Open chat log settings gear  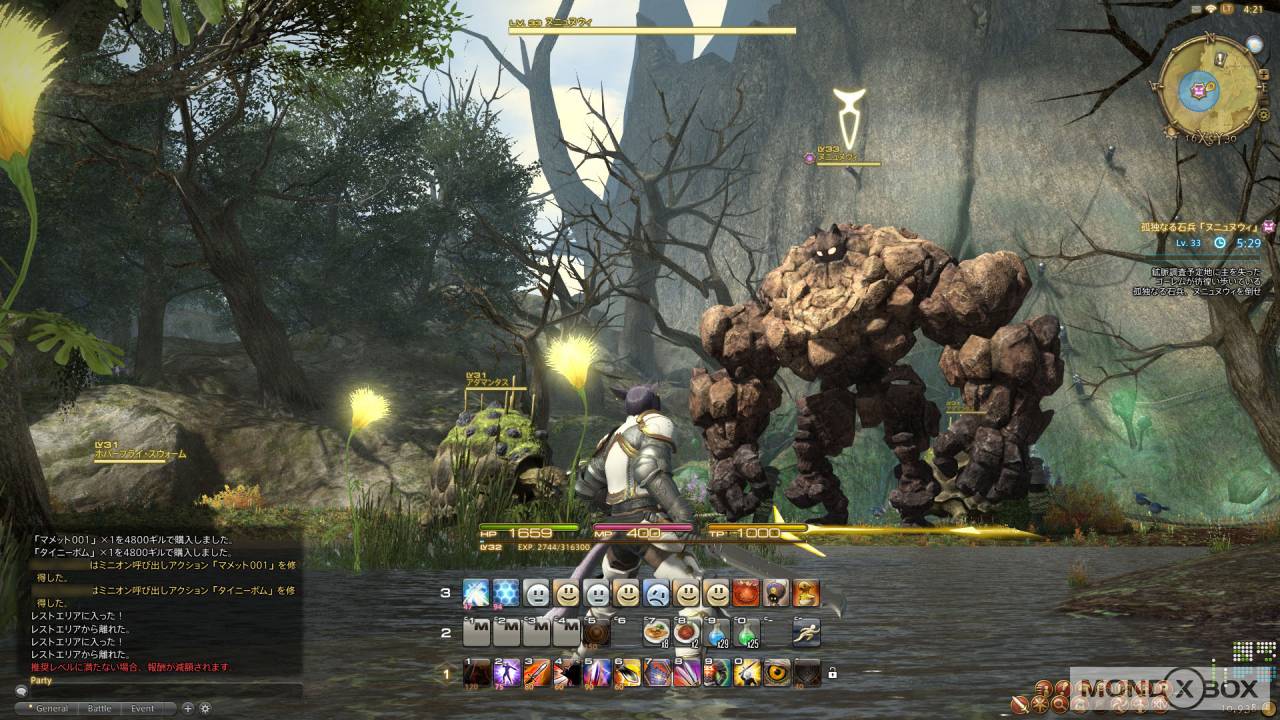pos(205,708)
